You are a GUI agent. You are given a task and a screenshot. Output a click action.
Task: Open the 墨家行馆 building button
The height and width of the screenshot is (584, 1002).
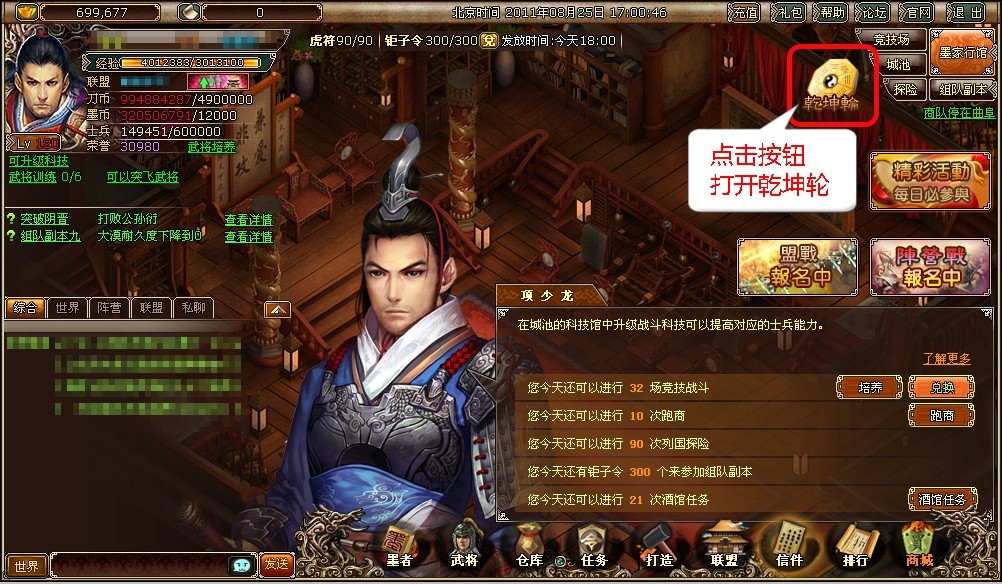click(x=960, y=51)
